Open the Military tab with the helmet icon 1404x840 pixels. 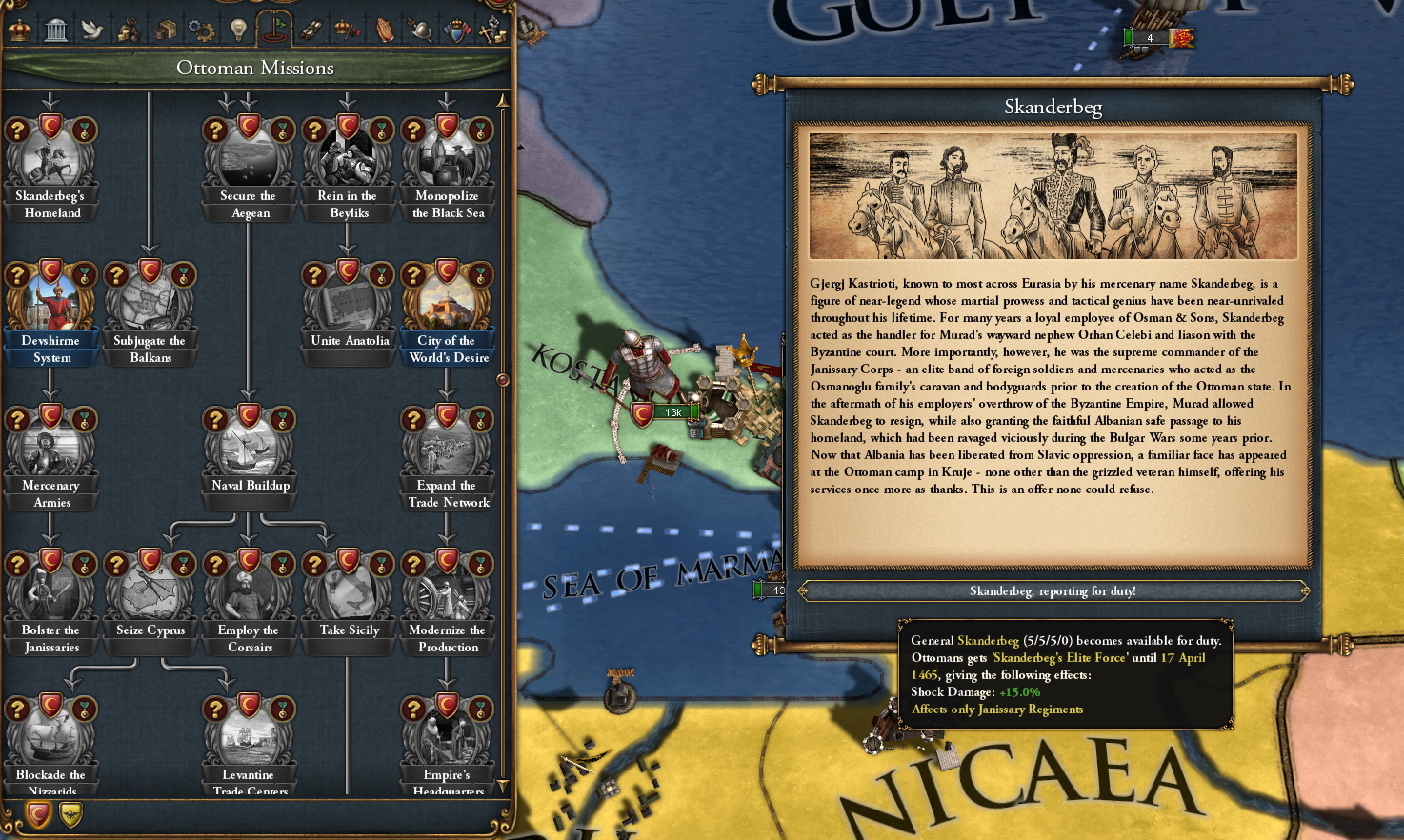pyautogui.click(x=422, y=29)
